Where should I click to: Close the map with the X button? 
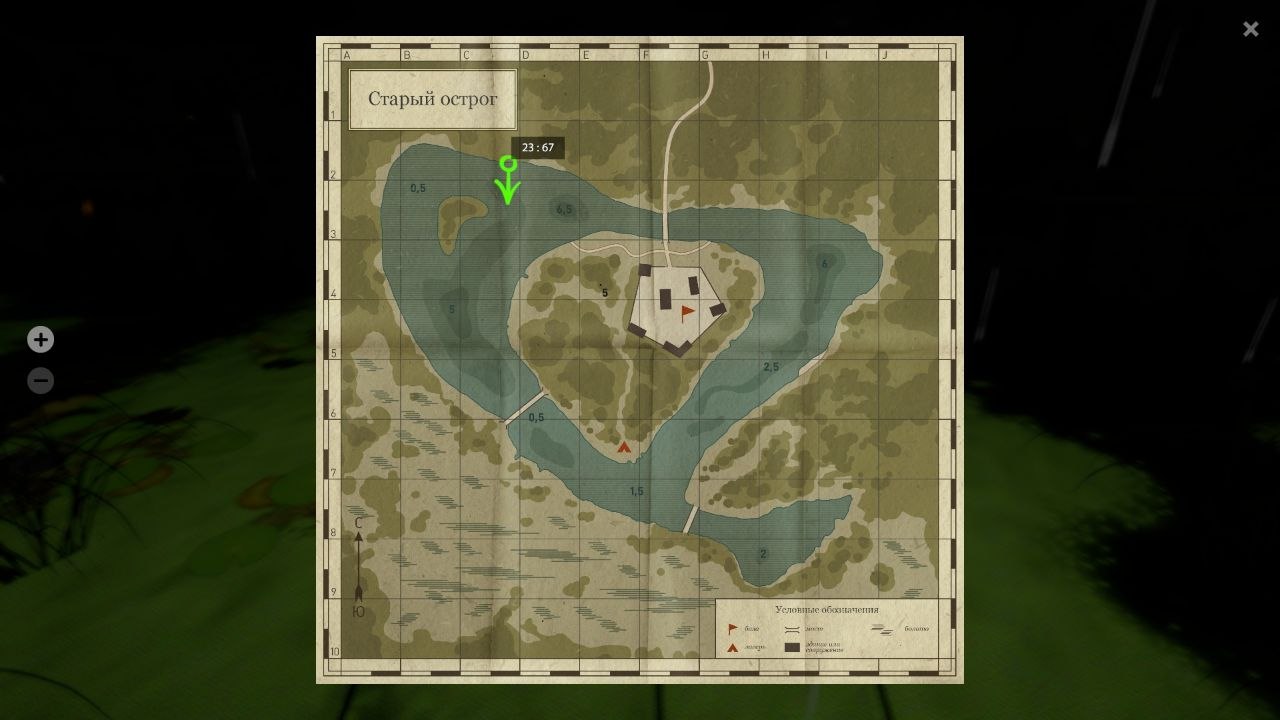click(1250, 29)
